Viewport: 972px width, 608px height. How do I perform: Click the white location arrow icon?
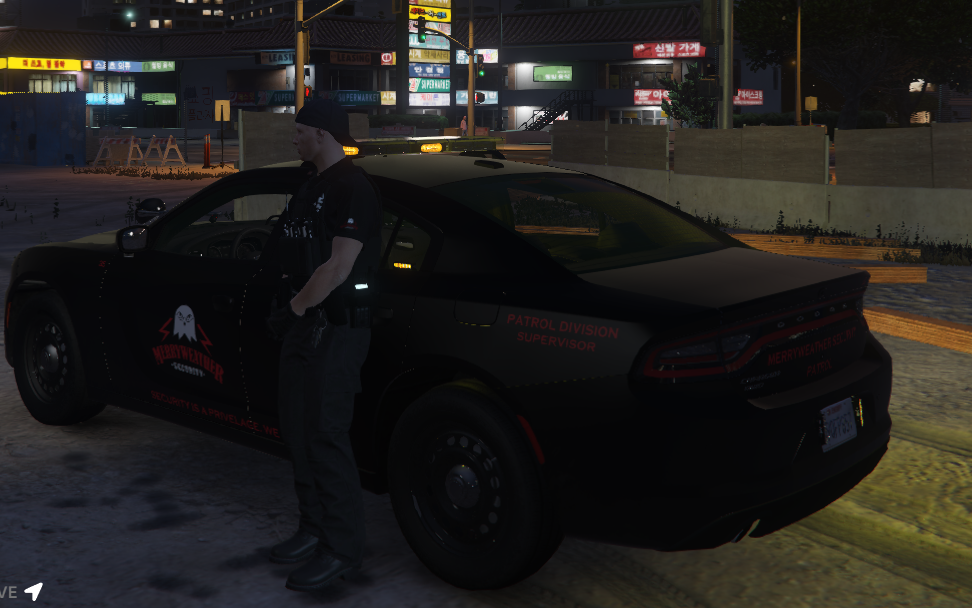click(x=34, y=591)
